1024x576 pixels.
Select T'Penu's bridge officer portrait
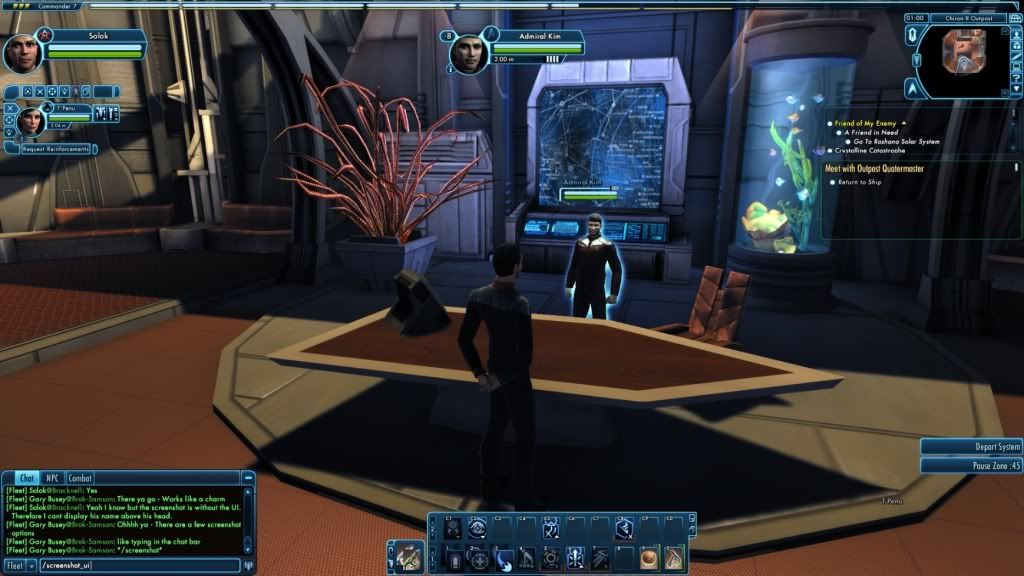(31, 119)
